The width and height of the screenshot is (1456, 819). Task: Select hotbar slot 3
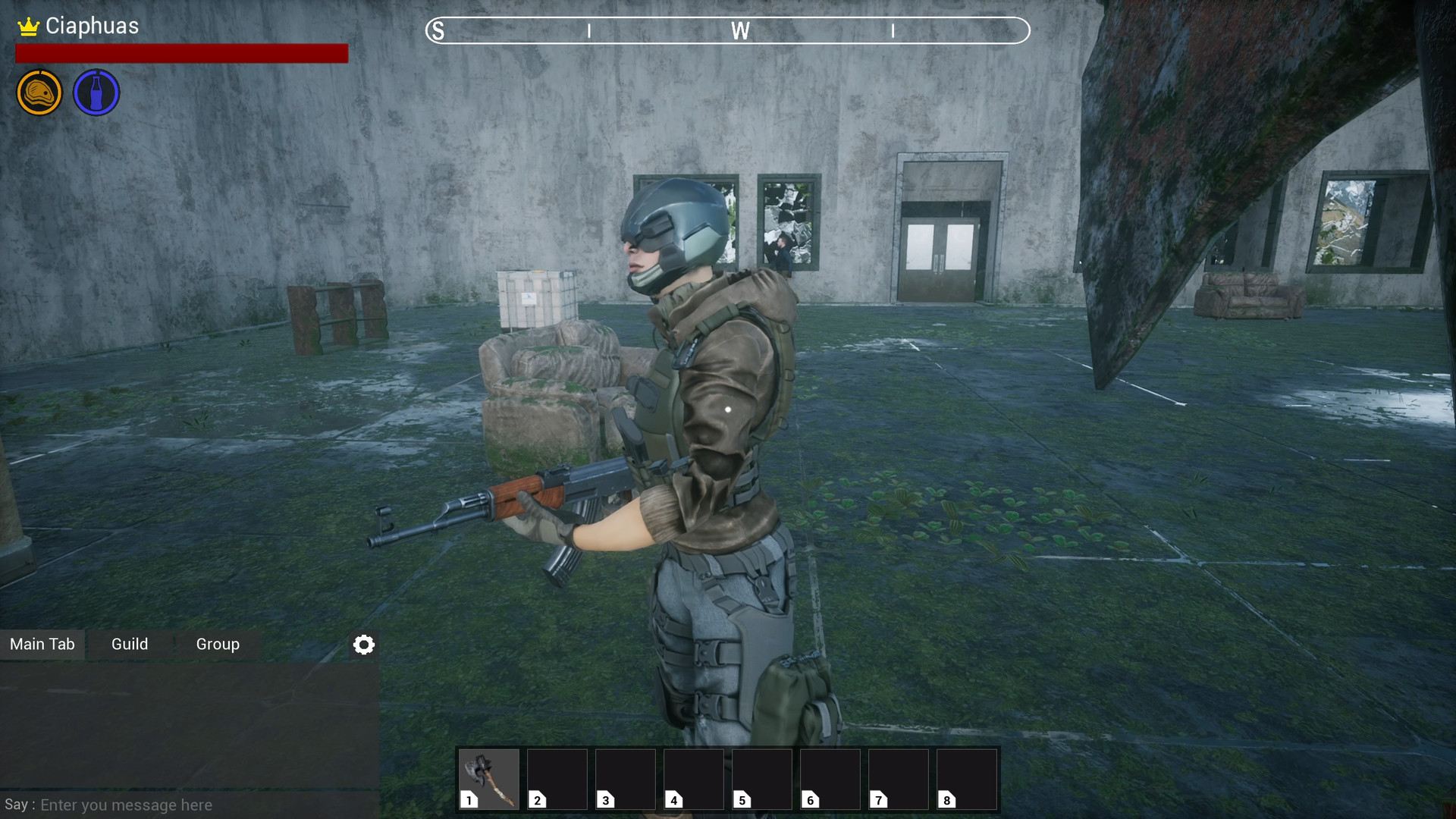pos(625,779)
